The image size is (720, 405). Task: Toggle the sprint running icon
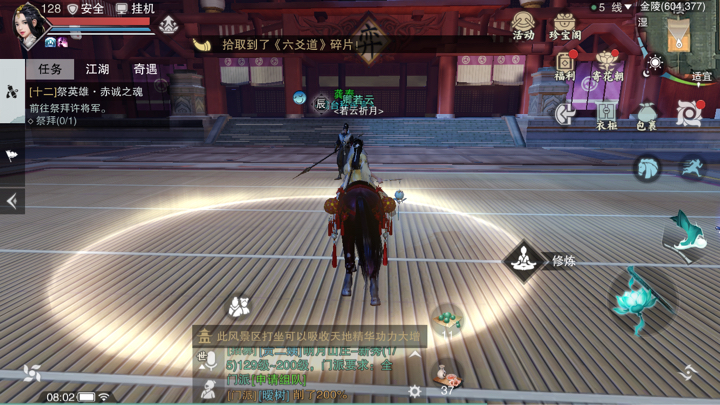(x=690, y=168)
